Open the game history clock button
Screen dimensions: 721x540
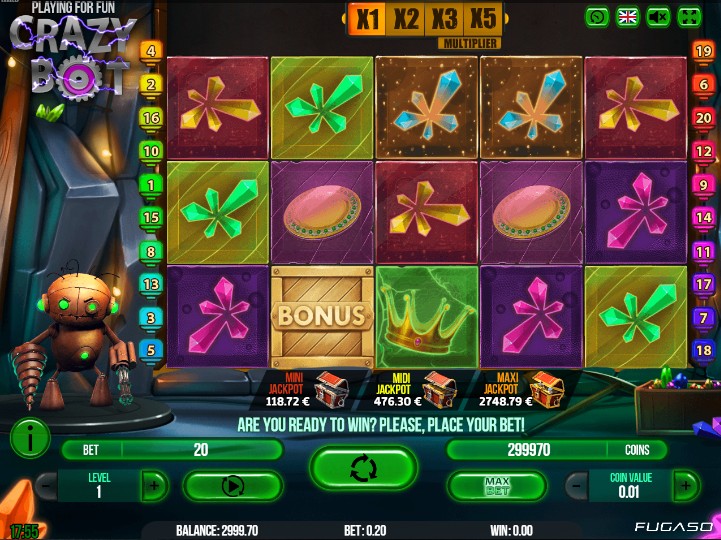[x=598, y=16]
